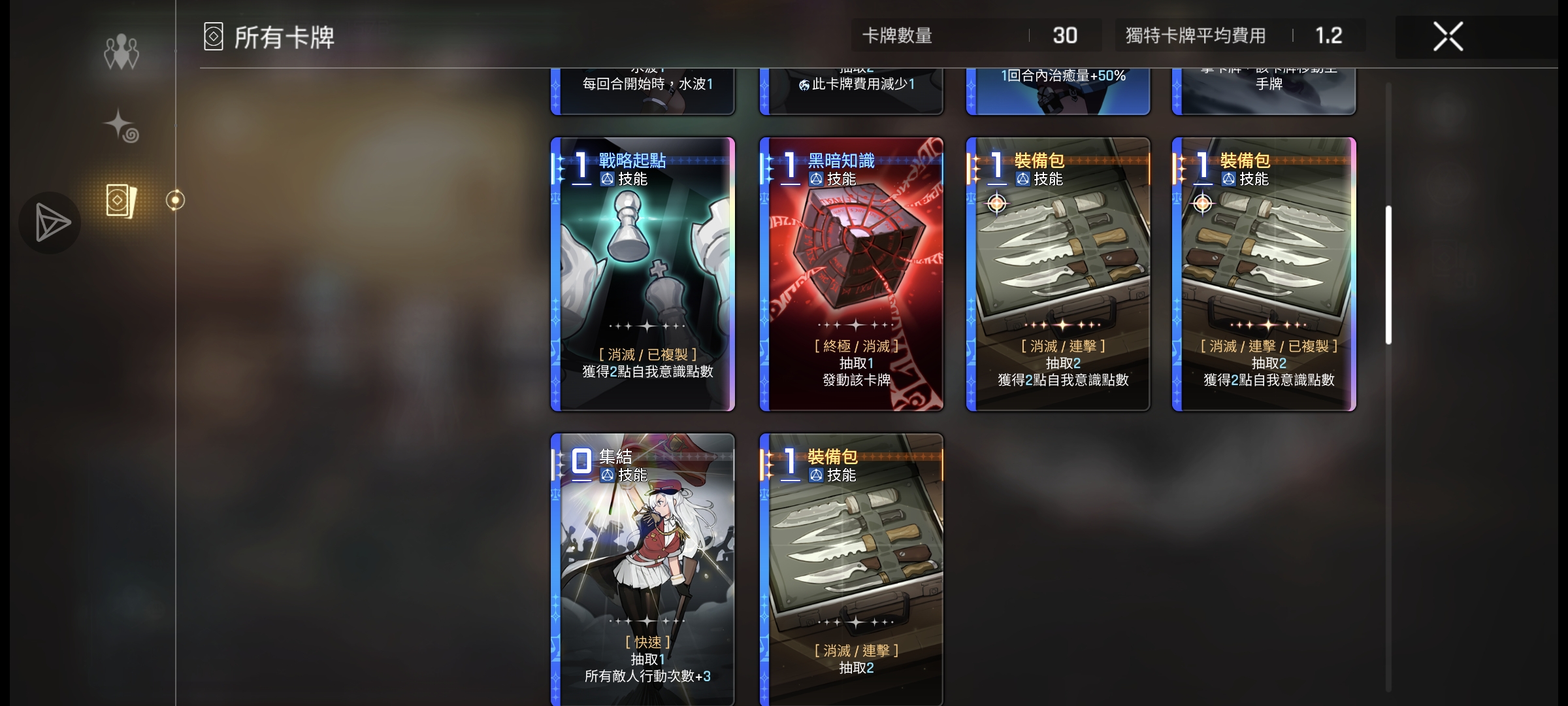Toggle the crosshair marker on the right 裝備包 card
Viewport: 1568px width, 706px height.
1202,203
